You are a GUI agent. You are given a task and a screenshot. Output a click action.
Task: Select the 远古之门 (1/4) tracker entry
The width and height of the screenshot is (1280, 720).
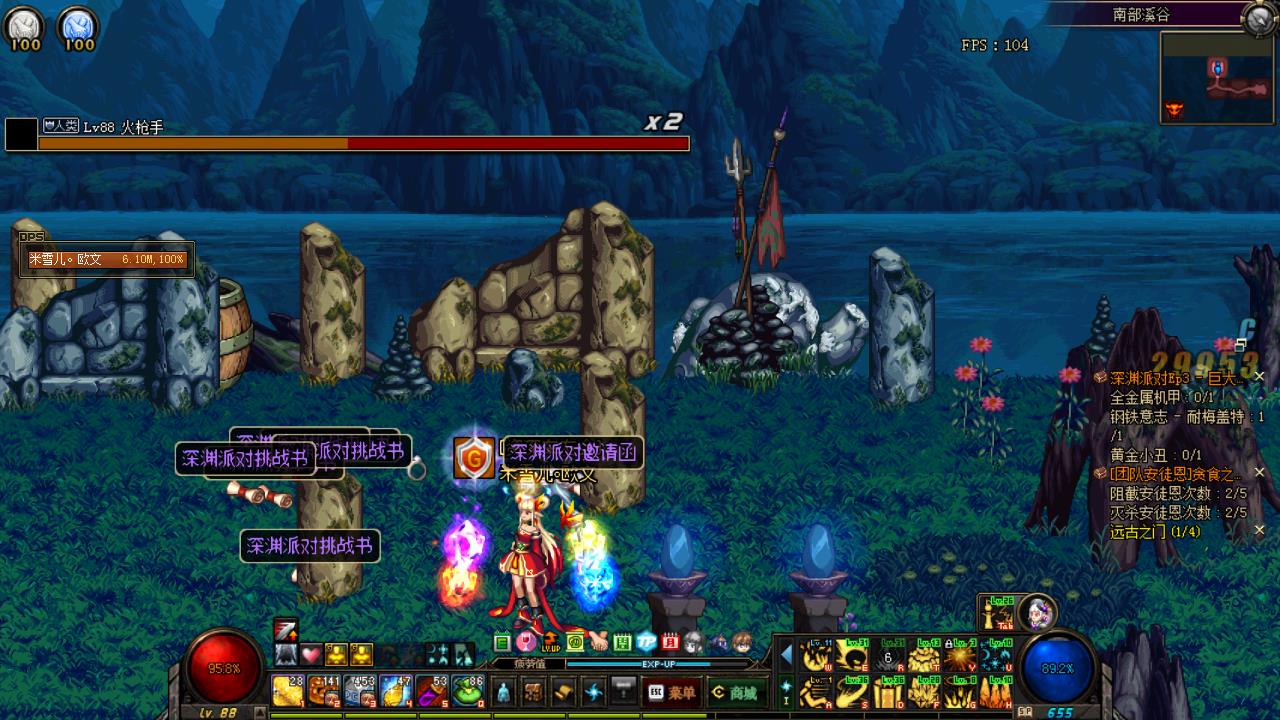[x=1155, y=532]
